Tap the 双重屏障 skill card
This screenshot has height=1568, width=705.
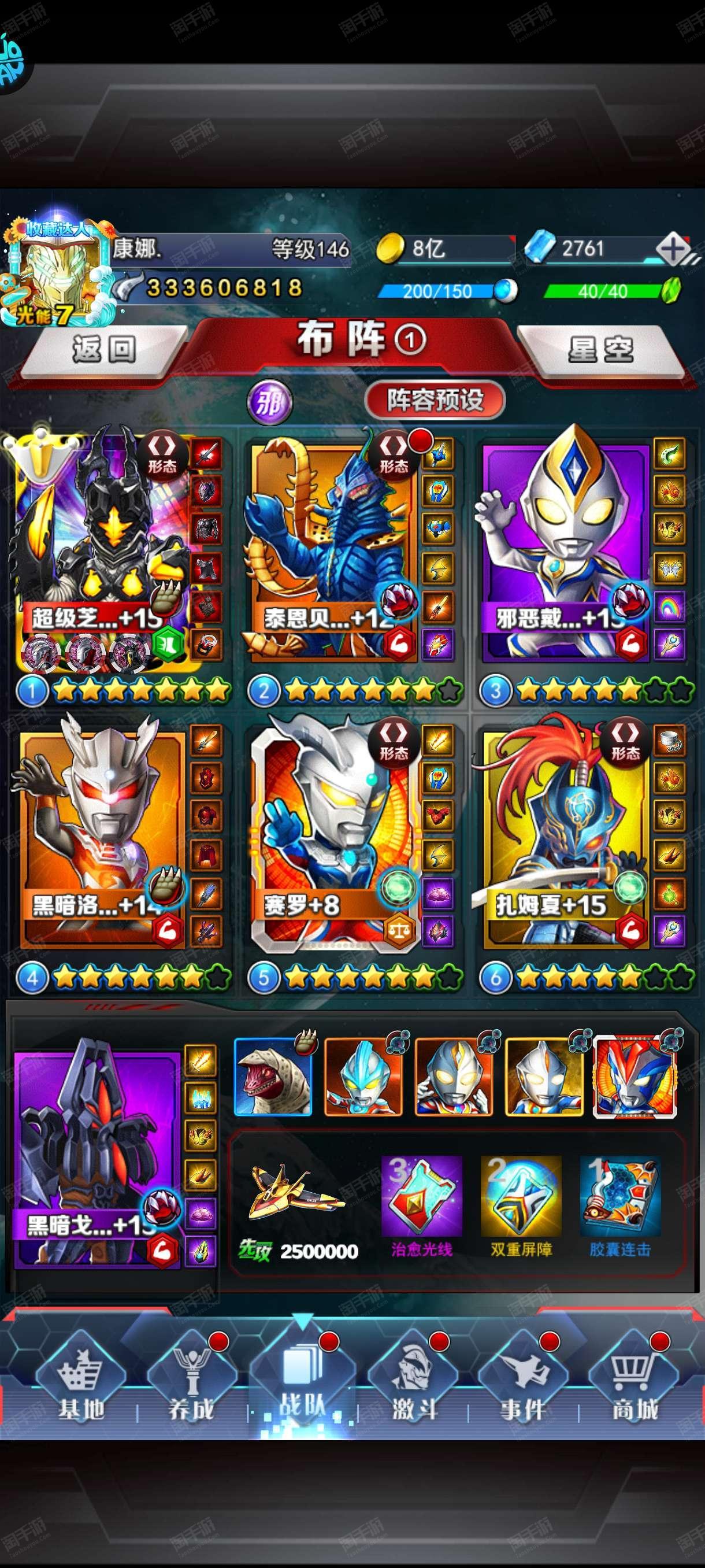(x=521, y=1197)
